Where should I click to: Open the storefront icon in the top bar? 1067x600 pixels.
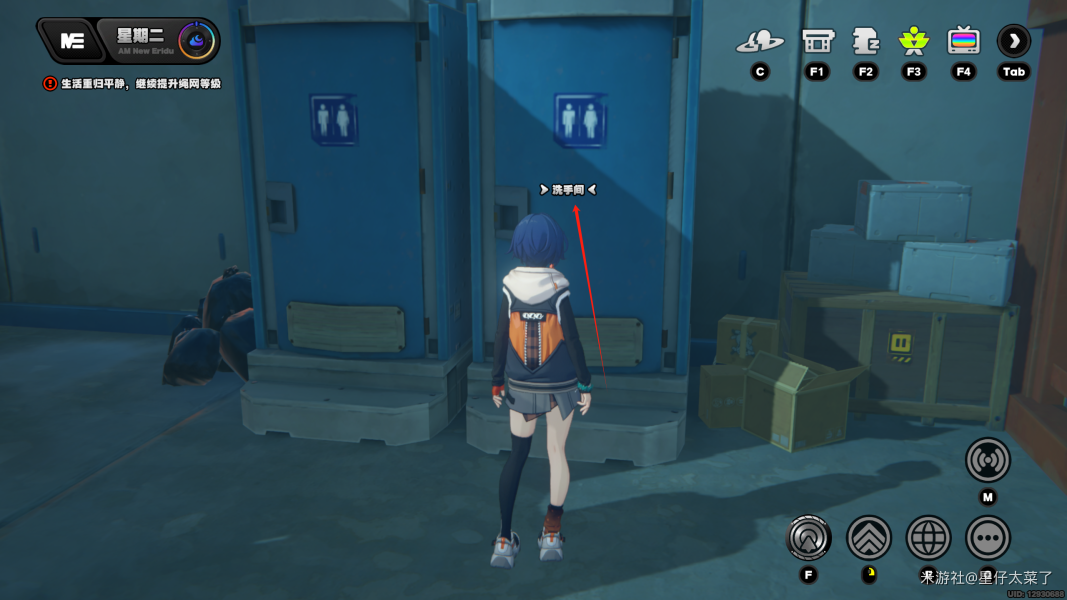[x=817, y=42]
